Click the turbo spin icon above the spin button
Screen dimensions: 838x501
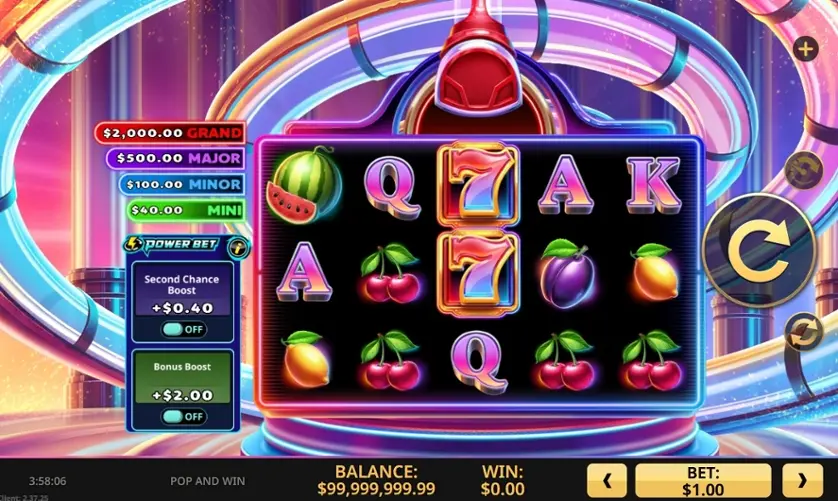click(802, 171)
